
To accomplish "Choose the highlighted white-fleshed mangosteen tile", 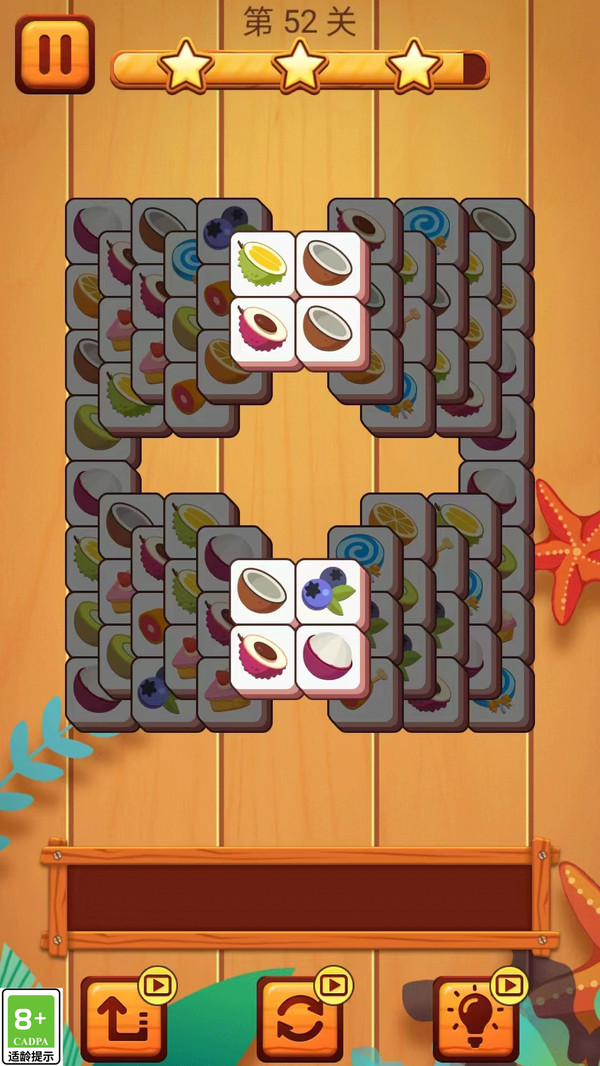I will tap(328, 656).
